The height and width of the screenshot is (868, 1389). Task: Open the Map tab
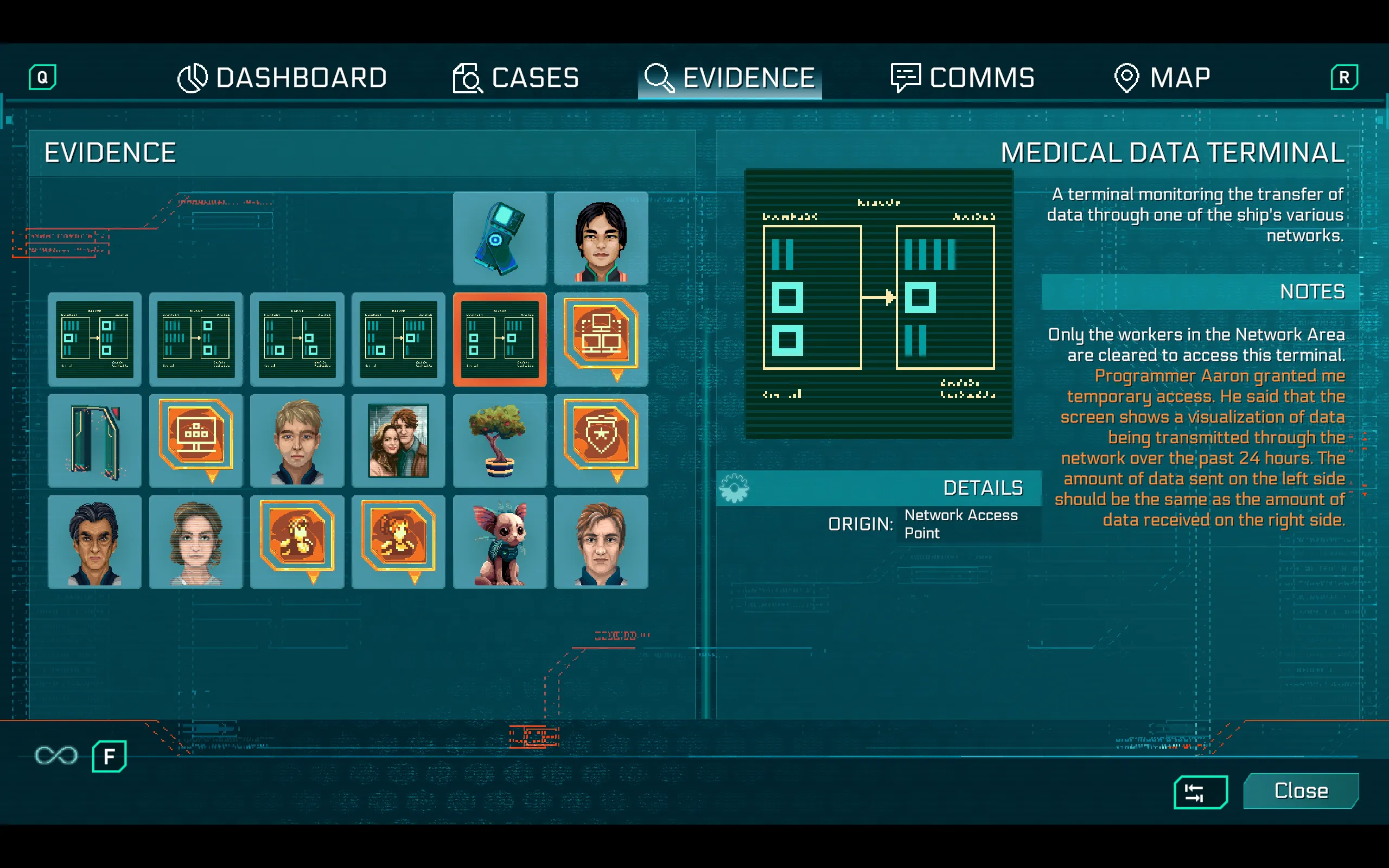(1162, 78)
